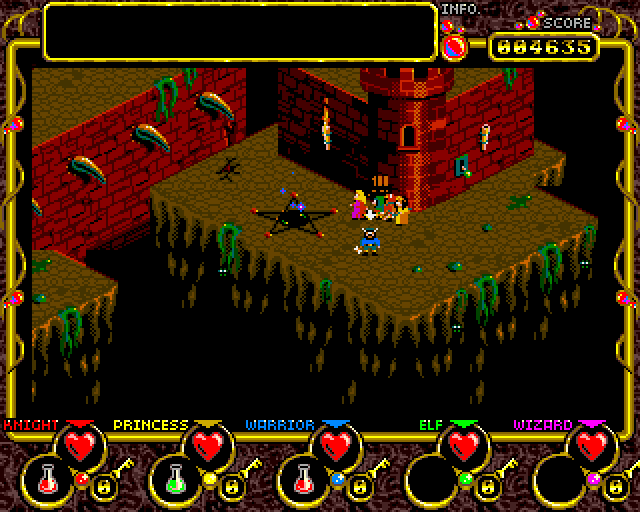Click the Knight's key counter
Image resolution: width=640 pixels, height=512 pixels.
102,487
